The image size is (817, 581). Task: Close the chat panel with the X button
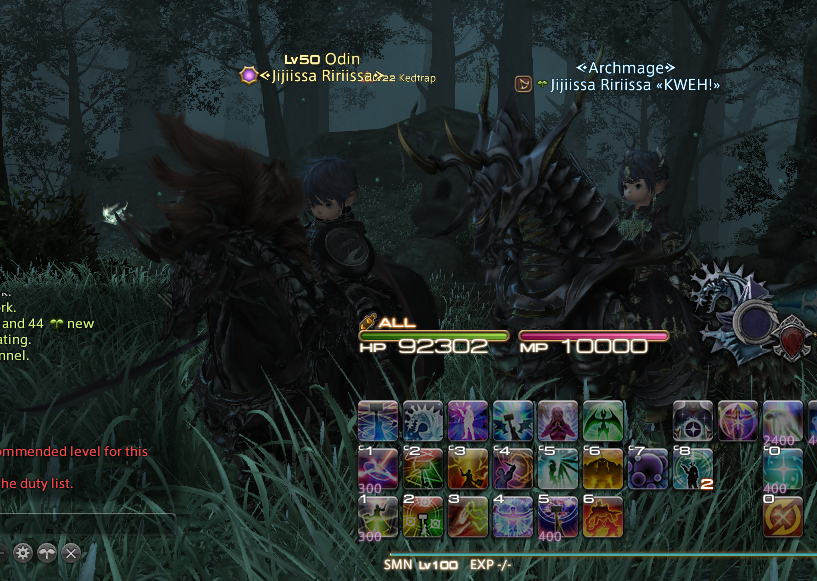(71, 552)
